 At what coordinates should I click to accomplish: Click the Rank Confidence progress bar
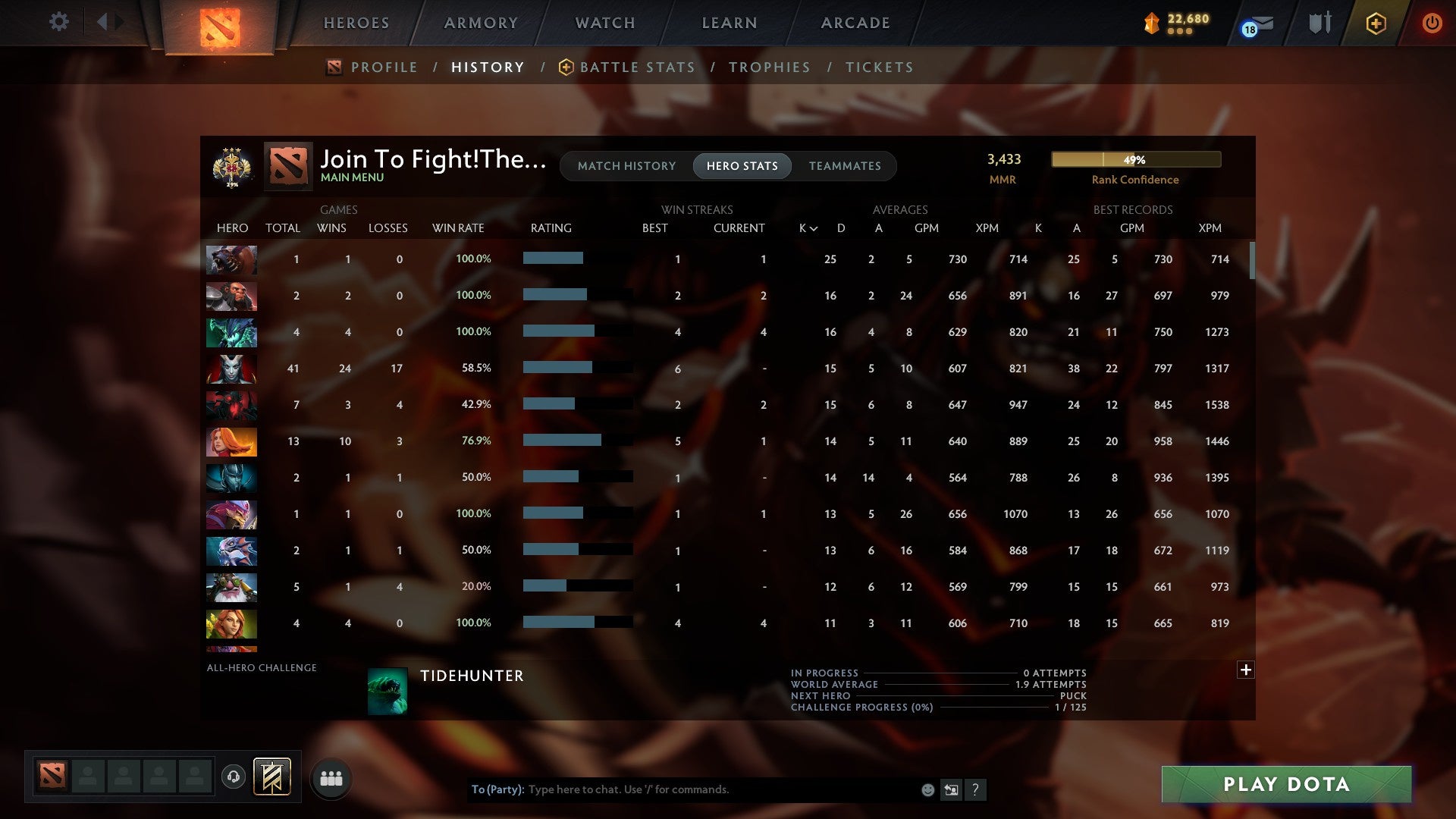pyautogui.click(x=1135, y=159)
